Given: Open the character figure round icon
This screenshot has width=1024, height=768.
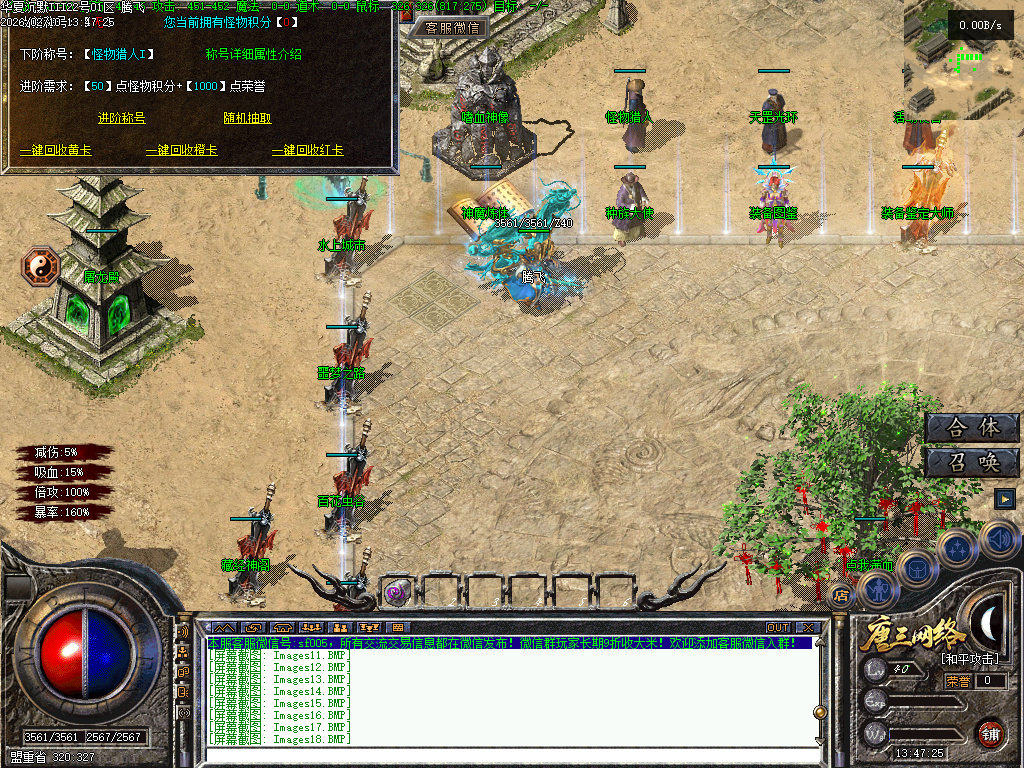Looking at the screenshot, I should click(878, 590).
